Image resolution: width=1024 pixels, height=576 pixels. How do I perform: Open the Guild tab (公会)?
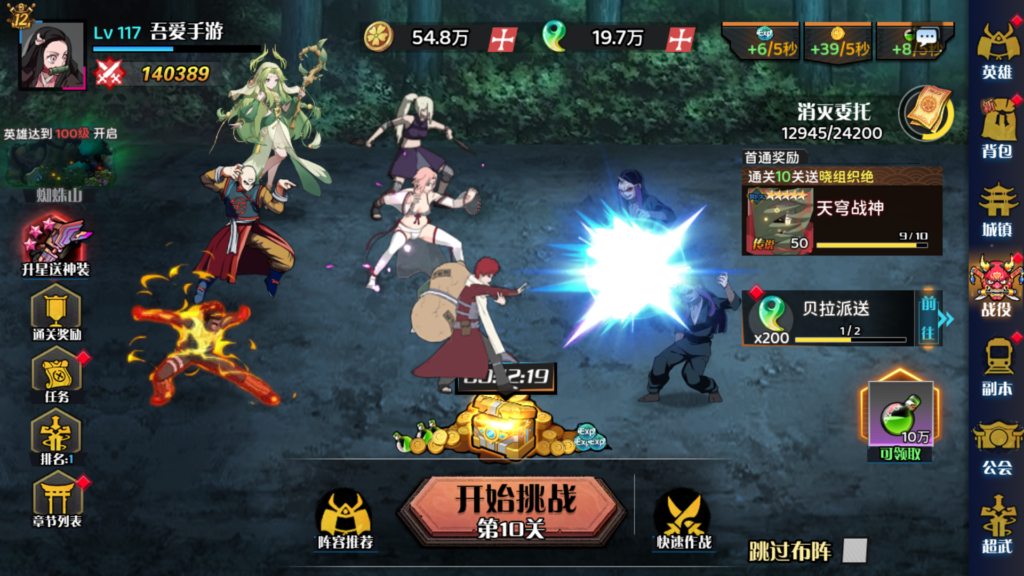coord(996,443)
